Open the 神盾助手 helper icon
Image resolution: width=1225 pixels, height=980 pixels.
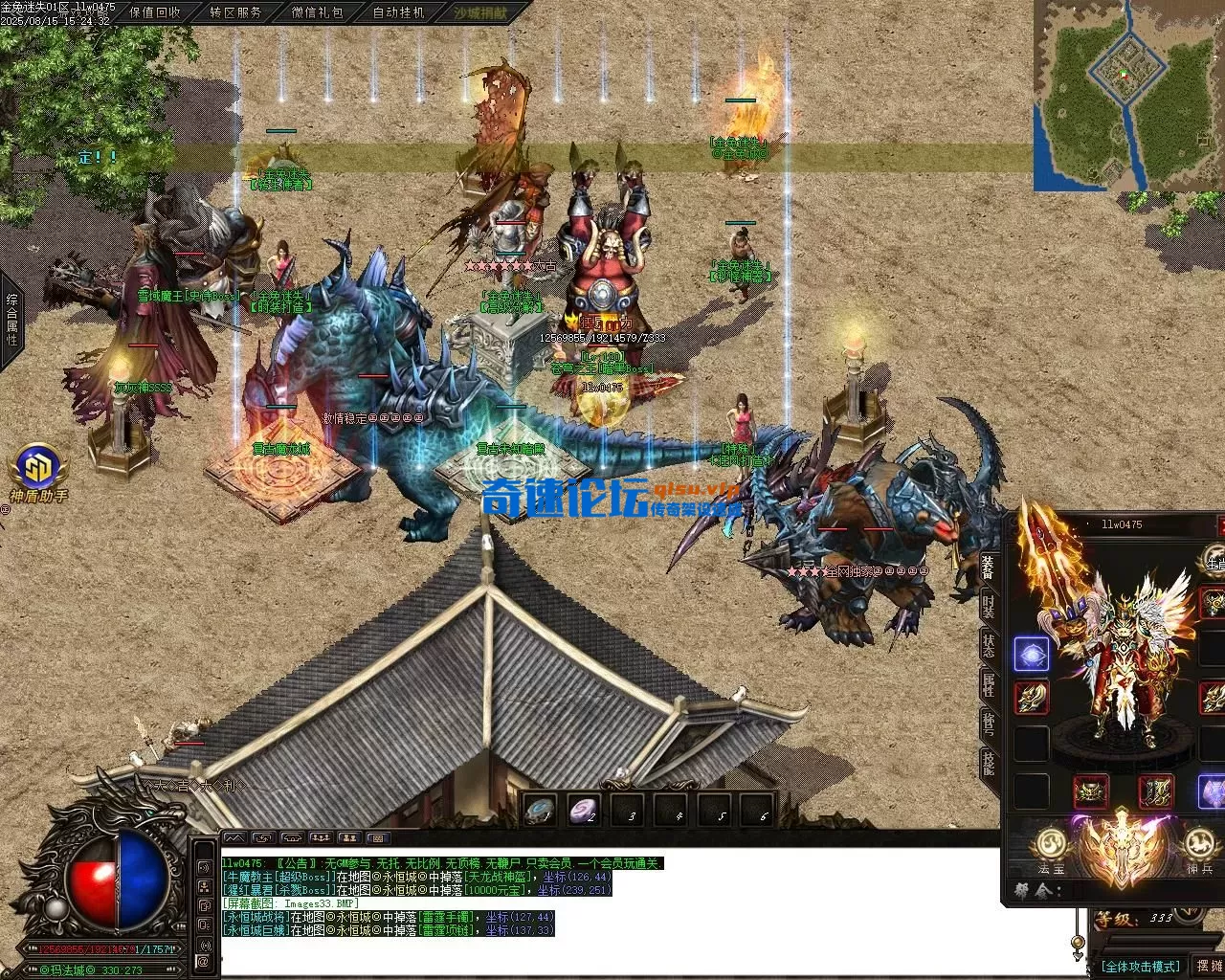pos(39,473)
